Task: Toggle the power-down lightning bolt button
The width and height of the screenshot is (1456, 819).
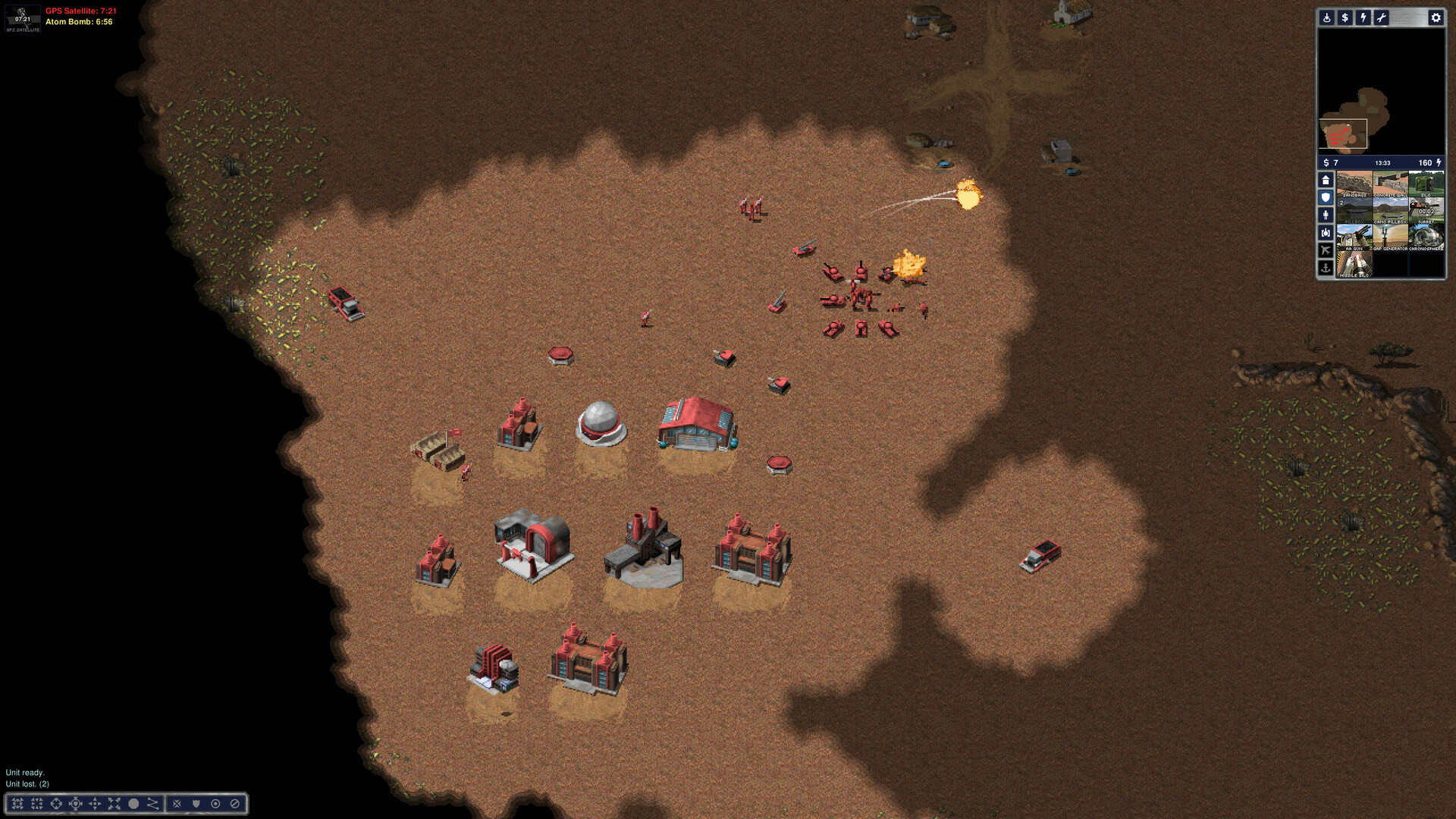Action: [1363, 17]
